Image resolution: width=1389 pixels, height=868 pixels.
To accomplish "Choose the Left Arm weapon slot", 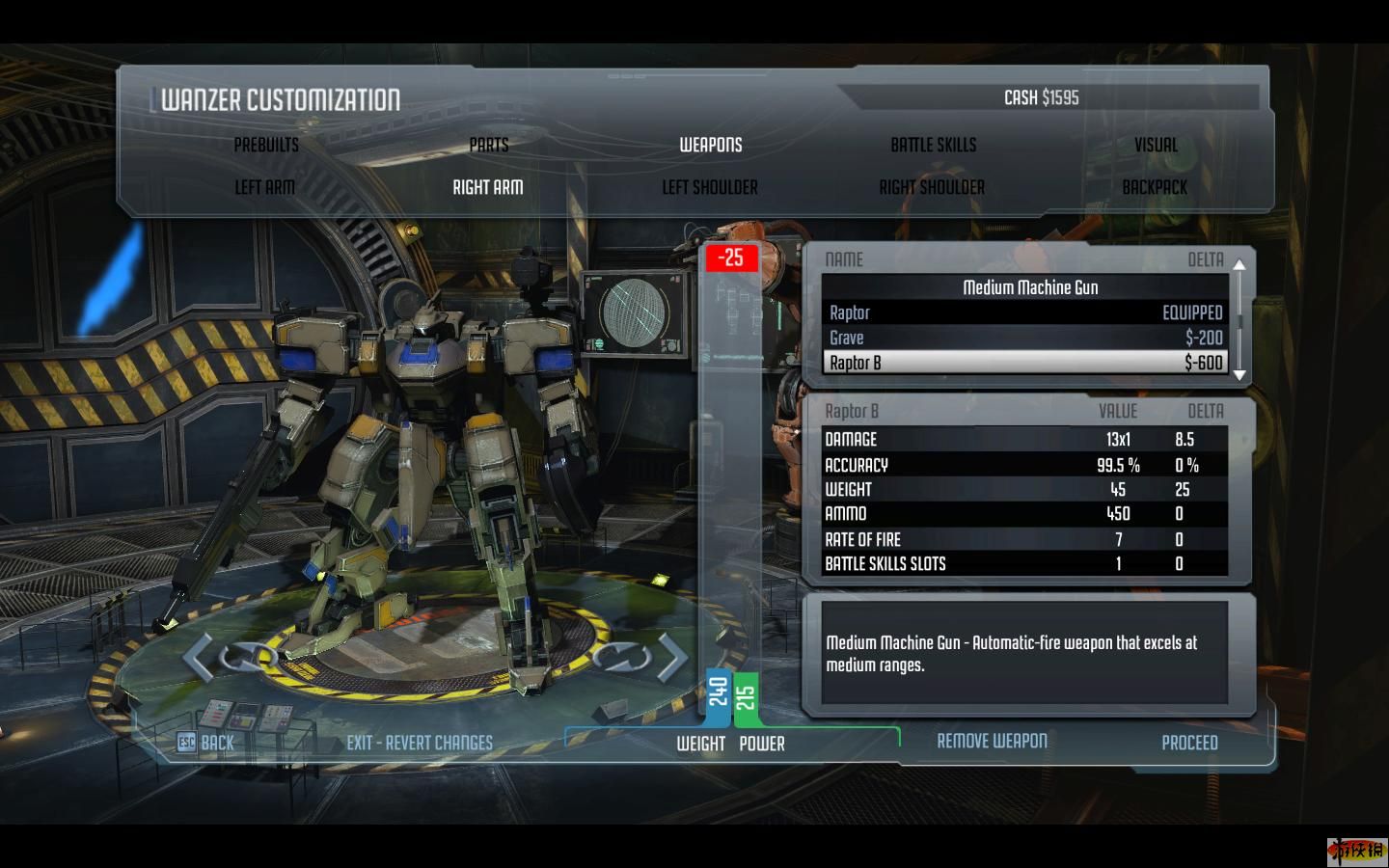I will pos(265,187).
